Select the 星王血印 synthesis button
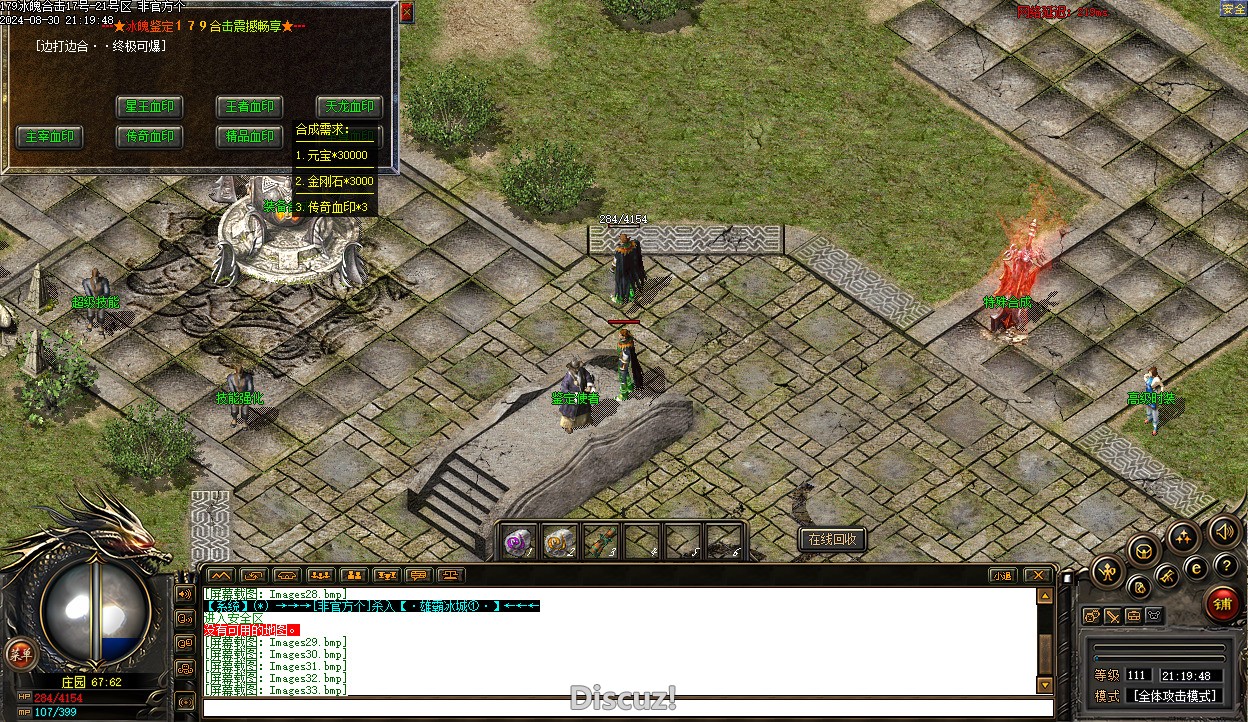This screenshot has height=722, width=1248. pos(149,107)
